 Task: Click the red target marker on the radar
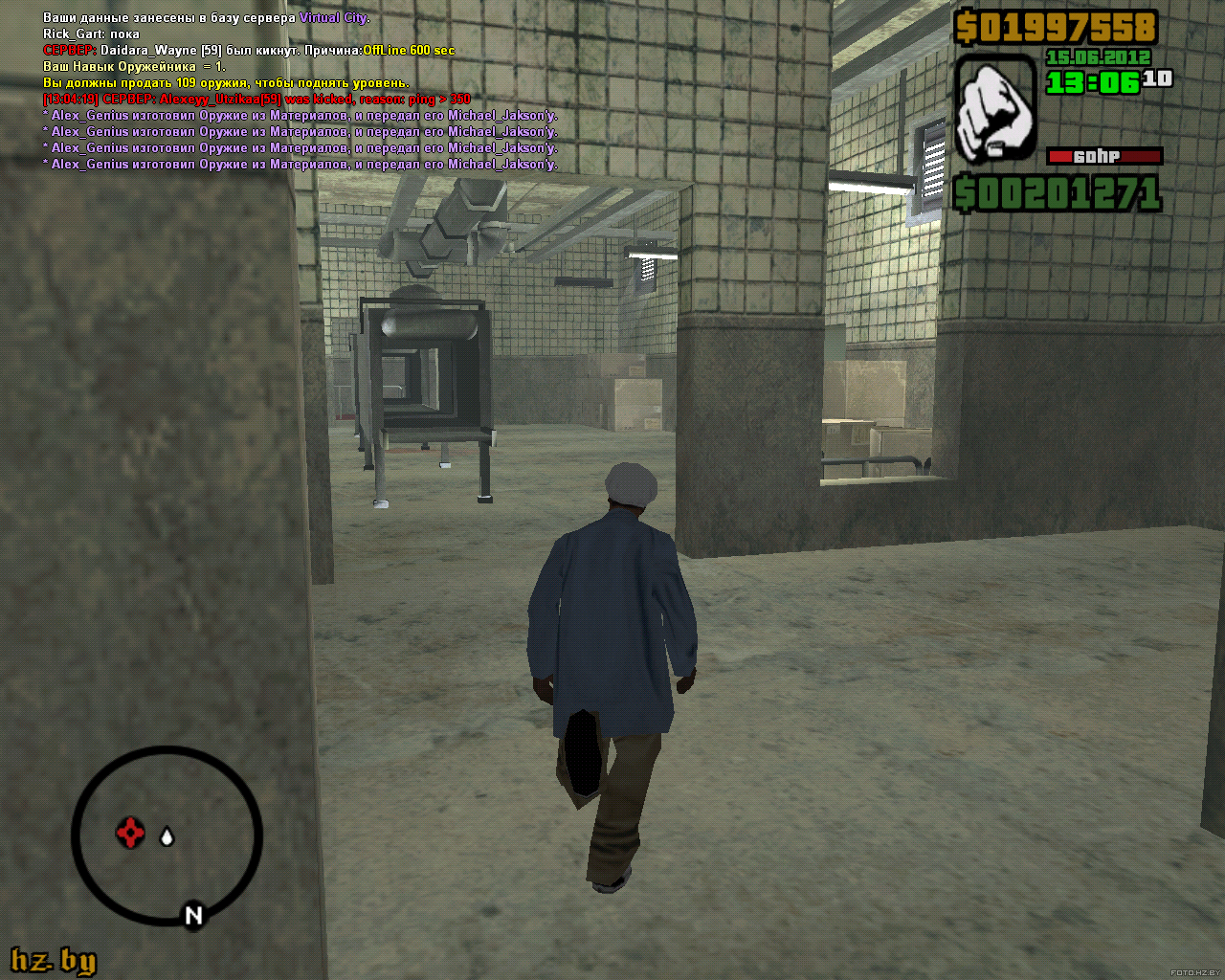click(130, 833)
